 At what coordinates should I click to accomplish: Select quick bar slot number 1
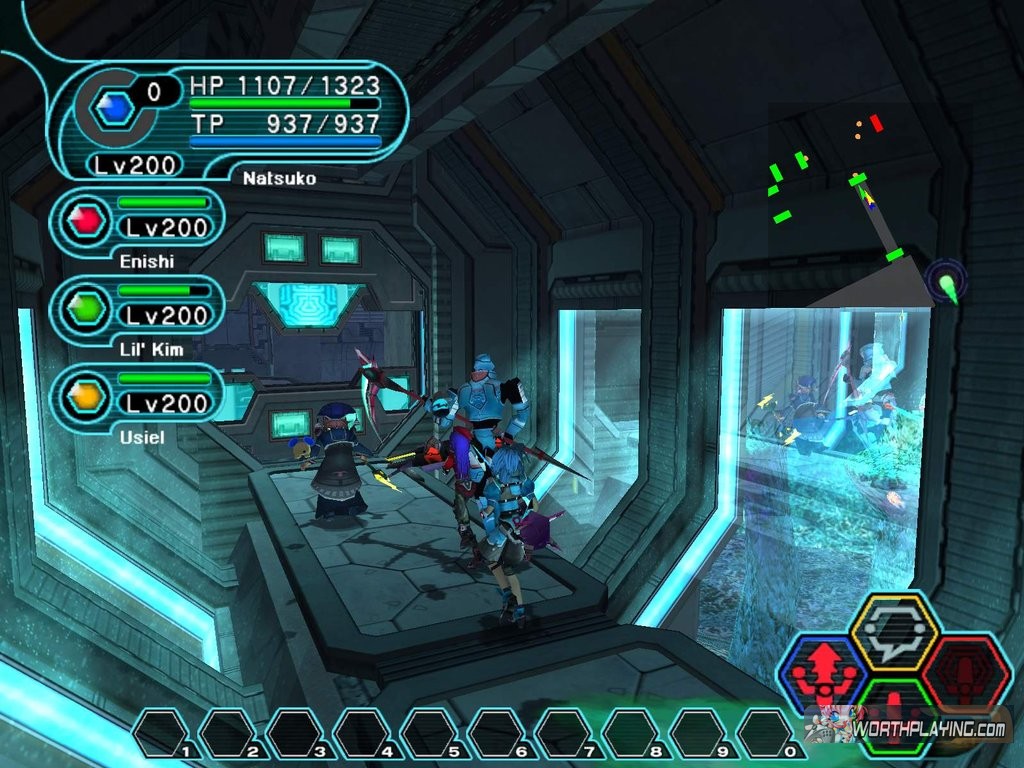164,733
